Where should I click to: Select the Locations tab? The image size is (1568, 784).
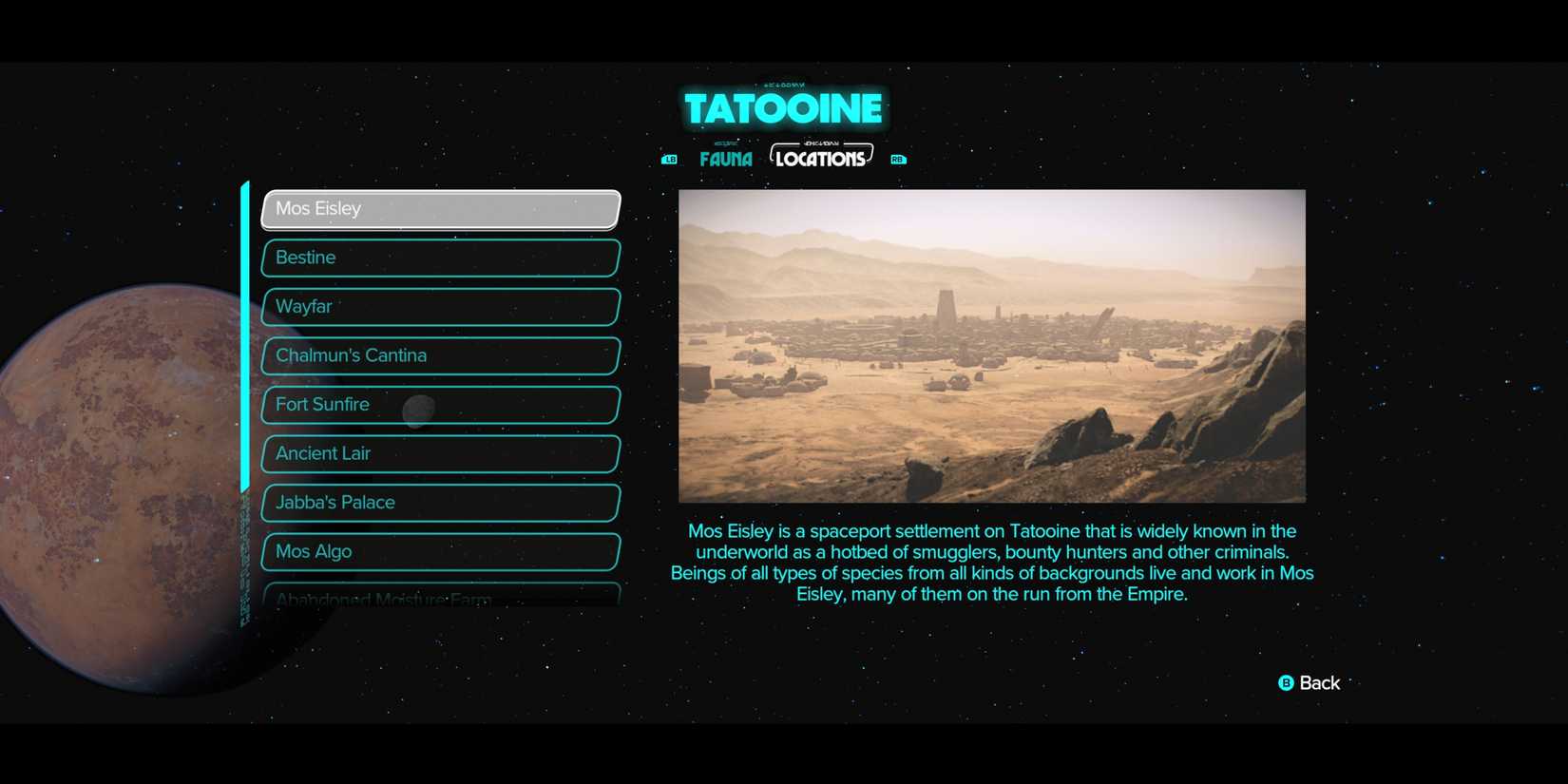pos(821,157)
